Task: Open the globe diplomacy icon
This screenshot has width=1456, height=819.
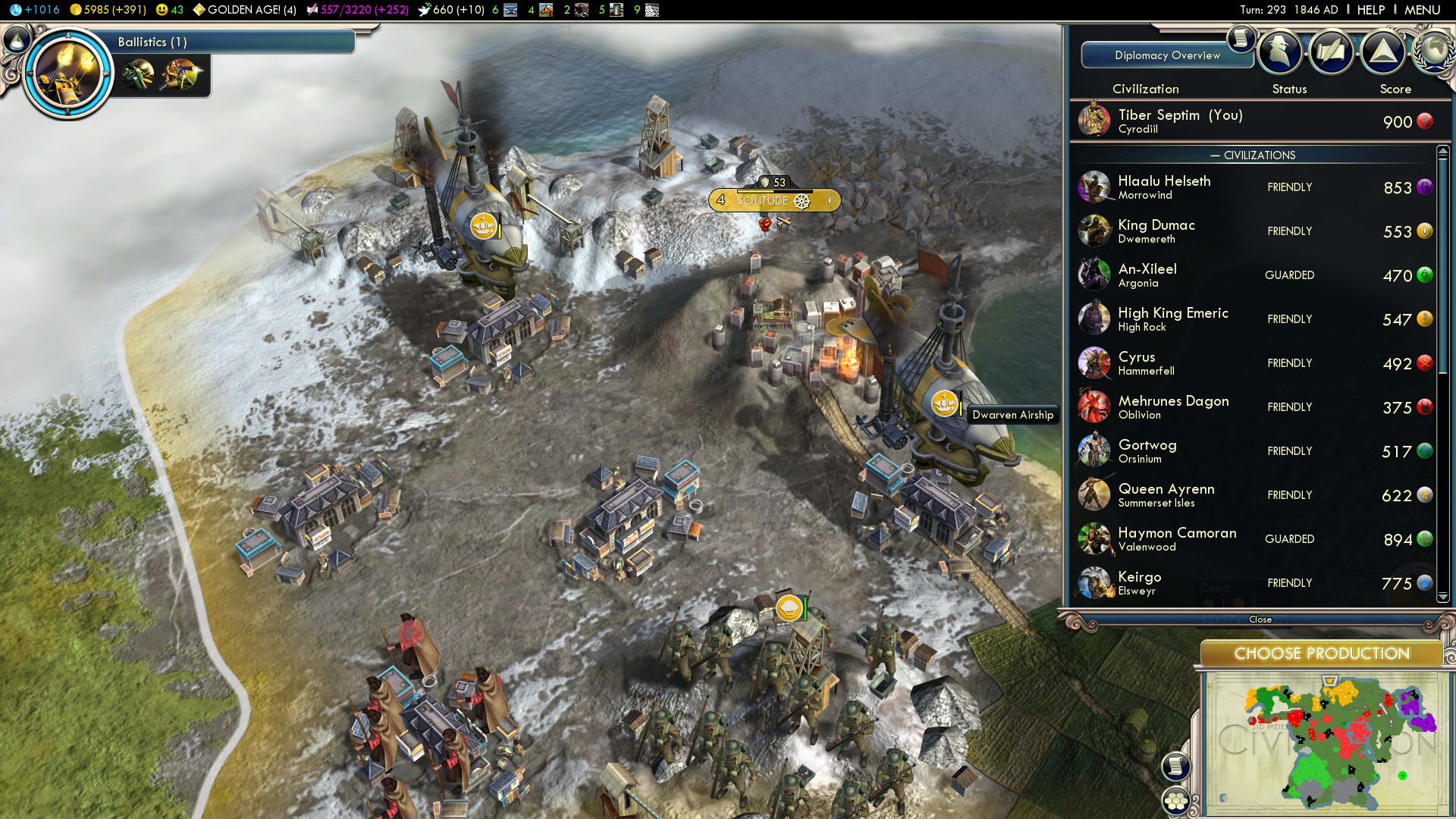Action: (1433, 51)
